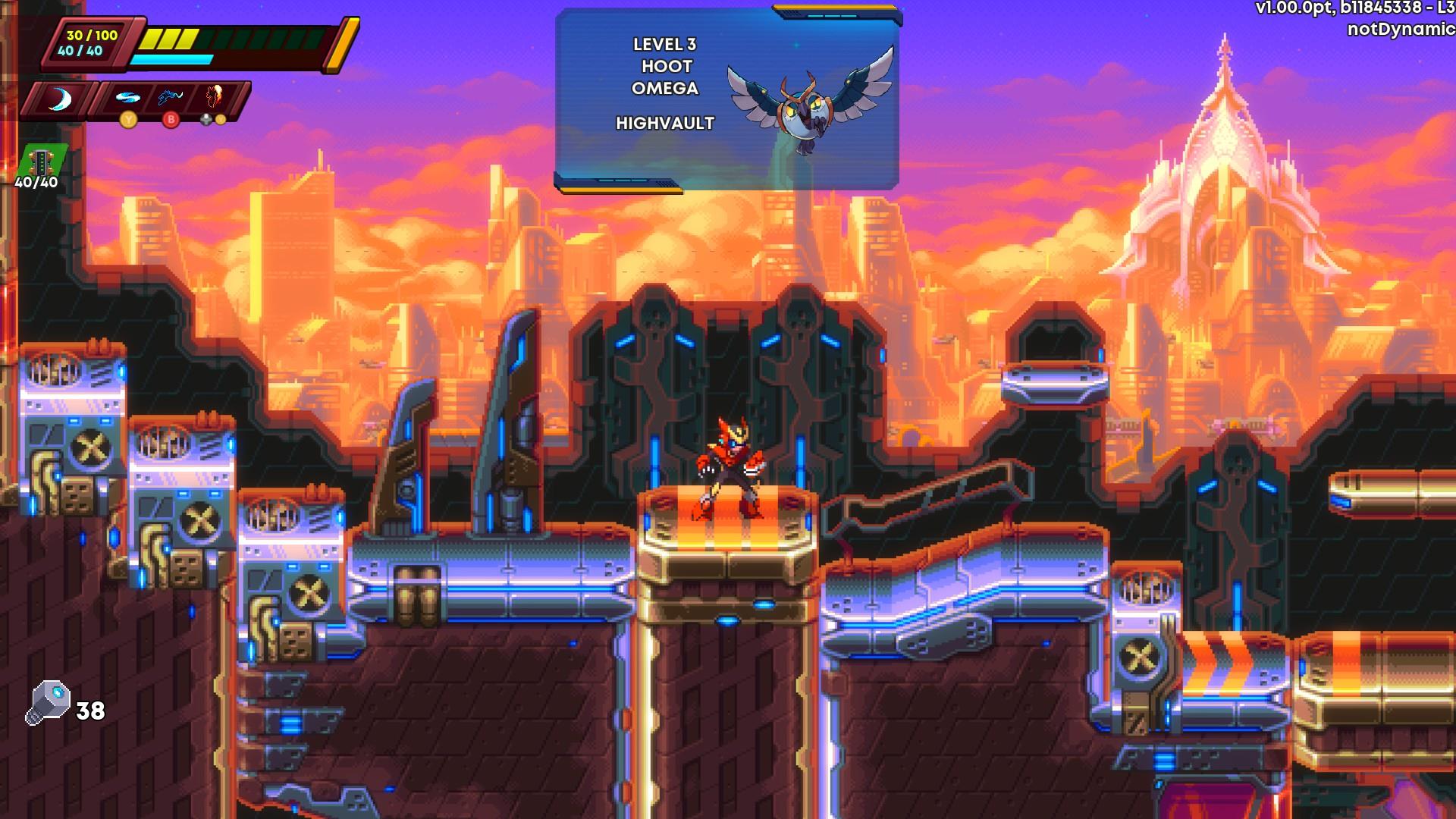Select the crescent slash weapon icon

[58, 99]
